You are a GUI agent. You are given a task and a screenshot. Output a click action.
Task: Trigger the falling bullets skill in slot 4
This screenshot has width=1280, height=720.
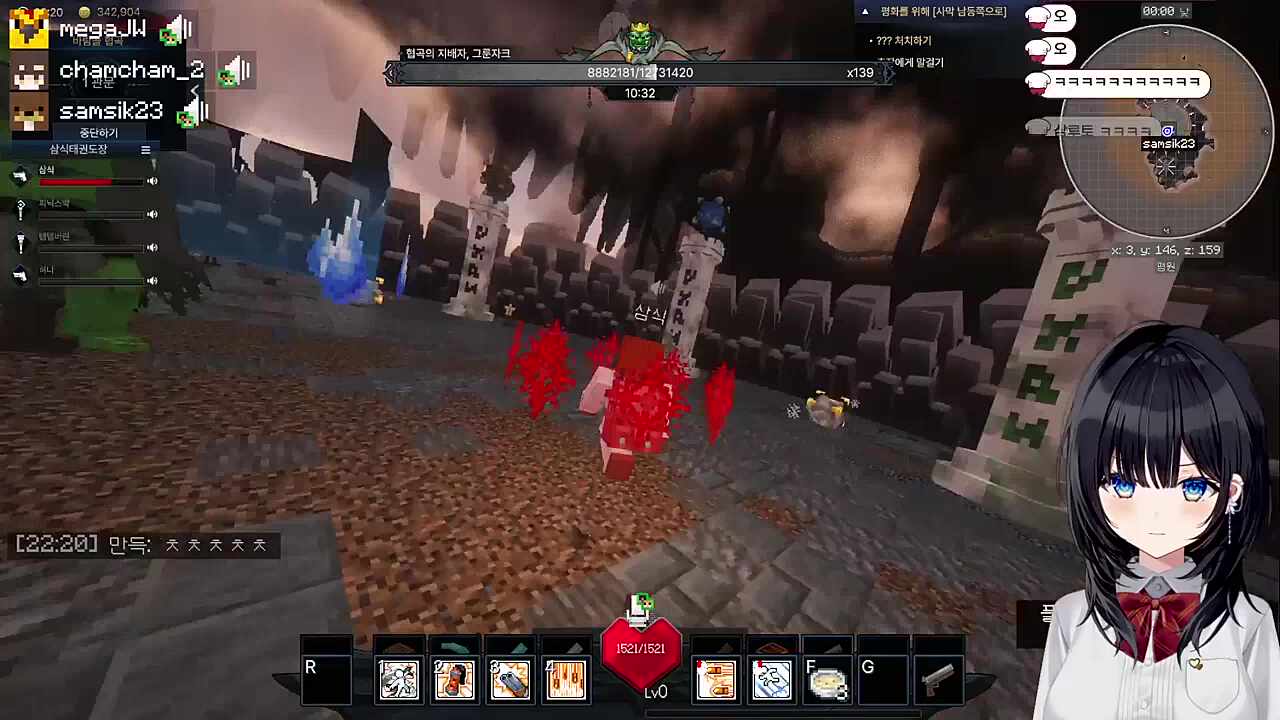(566, 680)
